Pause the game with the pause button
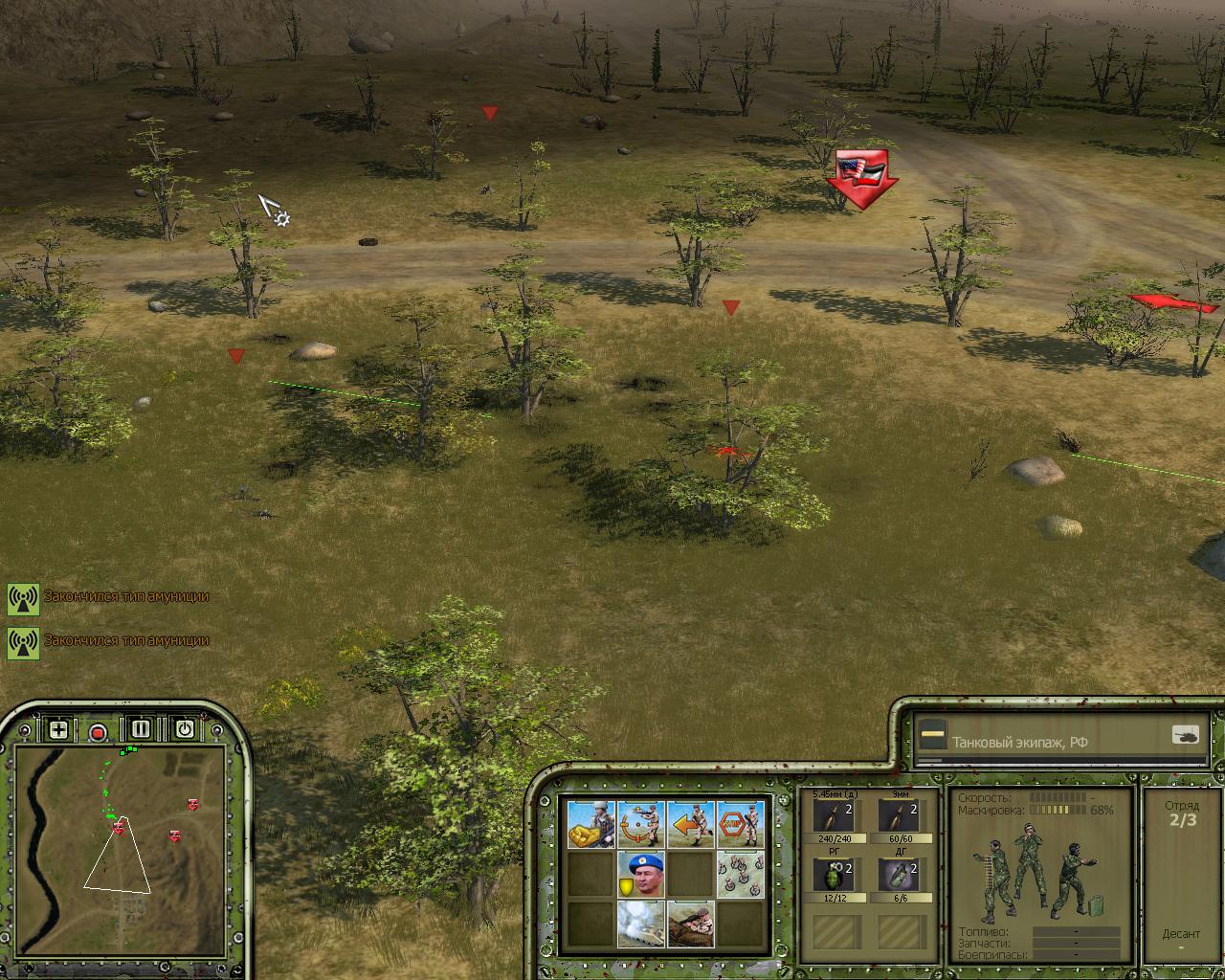The image size is (1225, 980). coord(141,729)
